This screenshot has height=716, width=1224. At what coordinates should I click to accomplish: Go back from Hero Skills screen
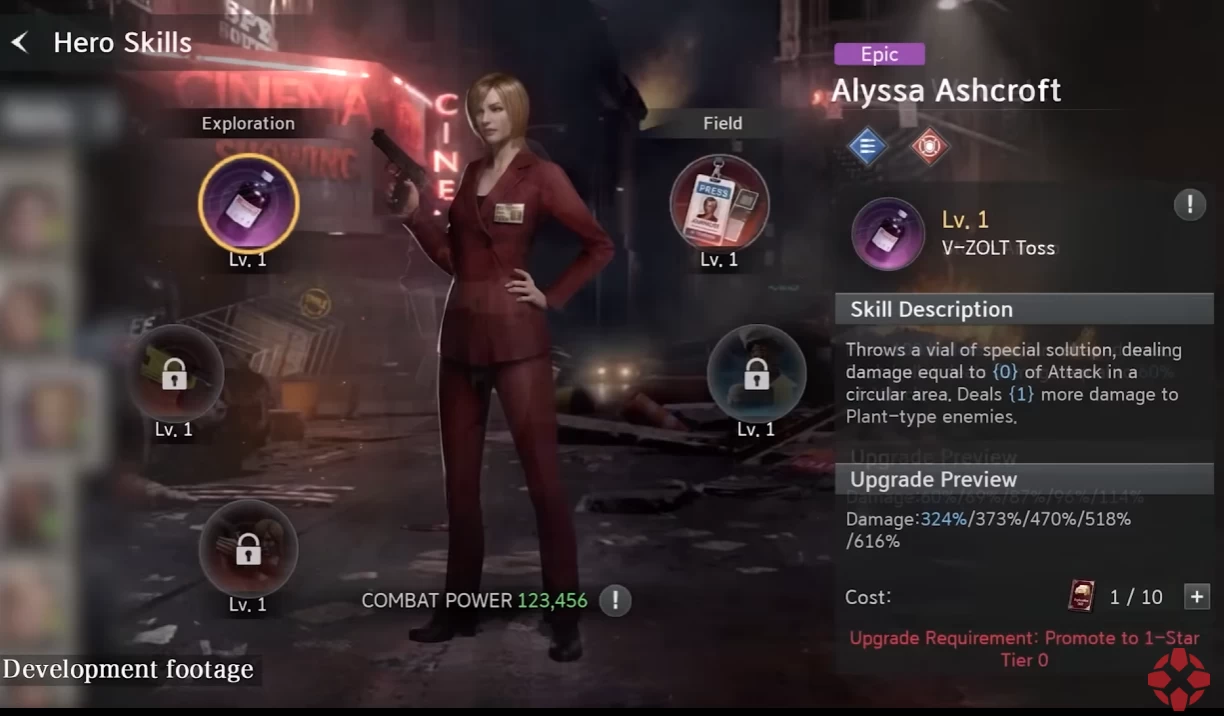click(x=20, y=43)
